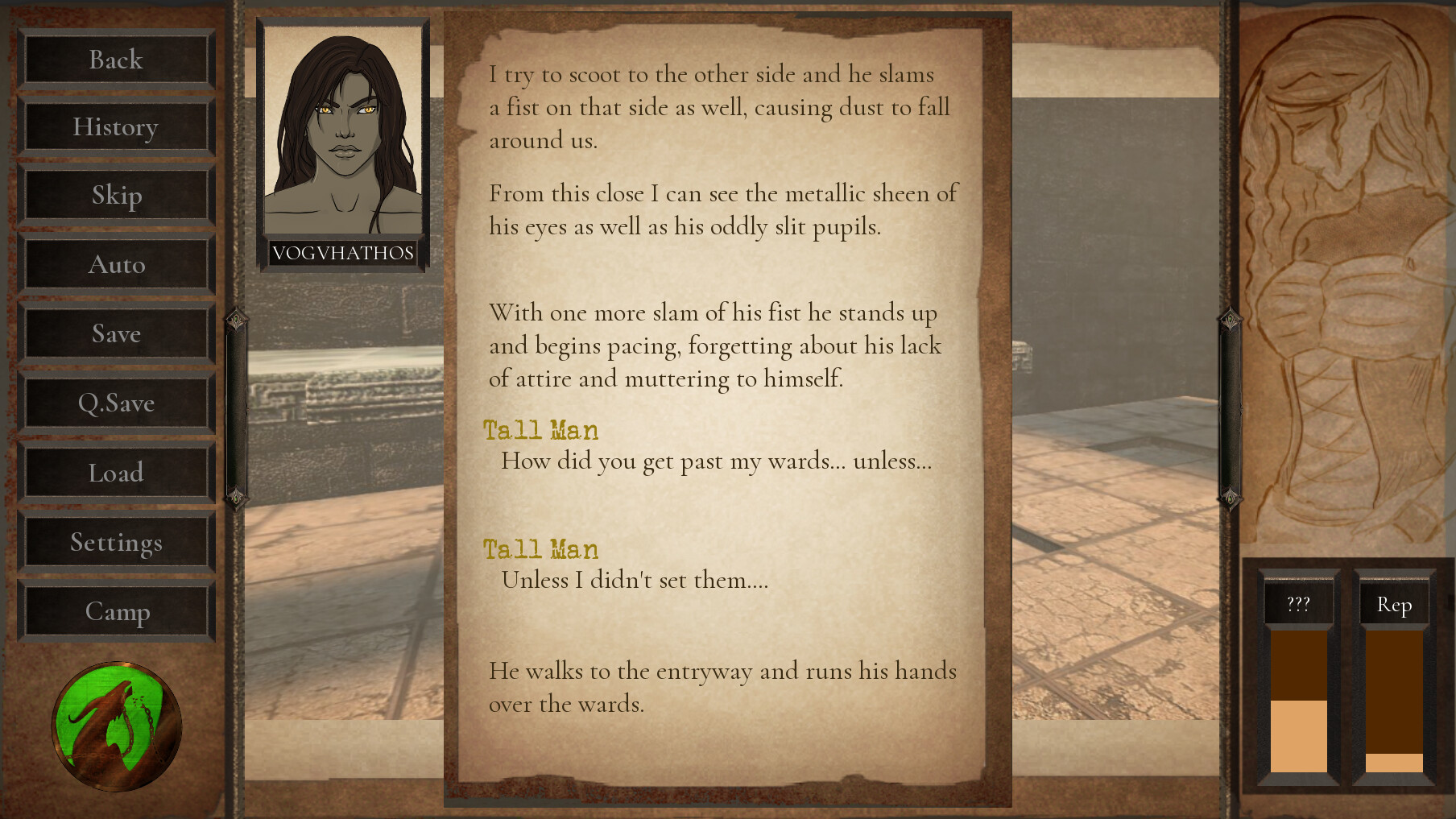The width and height of the screenshot is (1456, 819).
Task: Toggle dialogue rewind with Back
Action: click(116, 60)
